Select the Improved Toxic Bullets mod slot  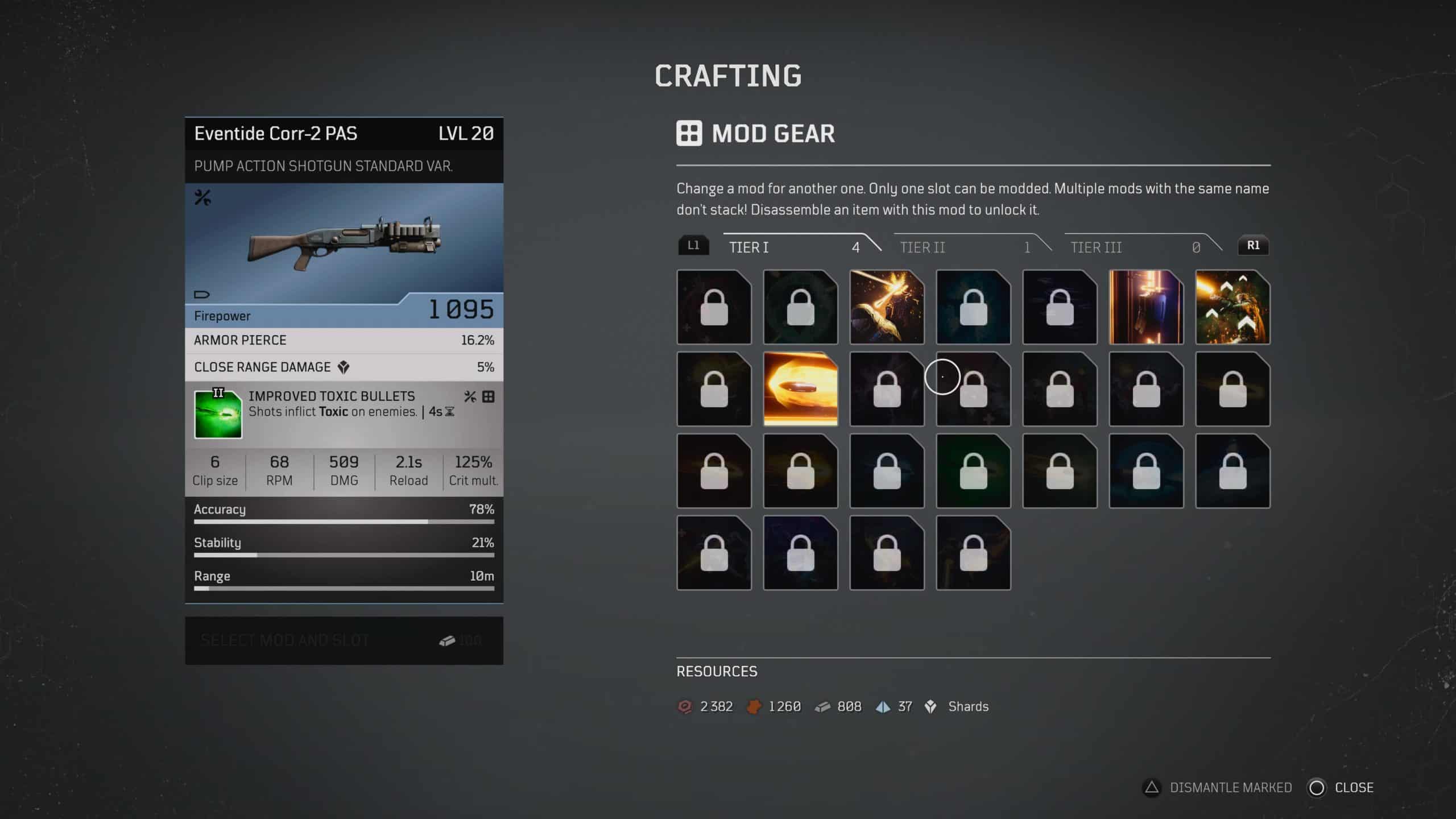pos(344,414)
